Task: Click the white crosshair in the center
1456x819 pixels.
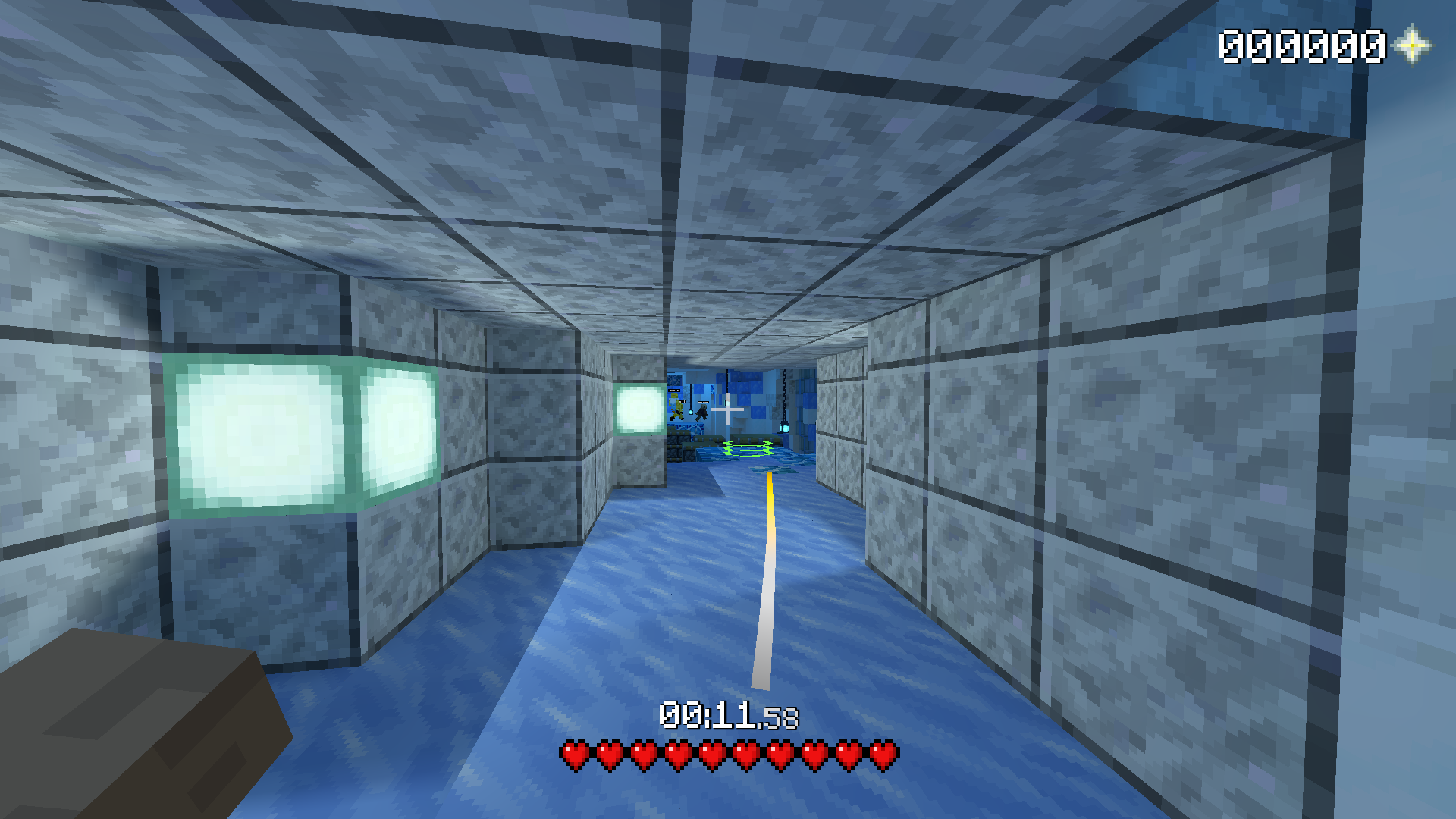Action: [728, 410]
